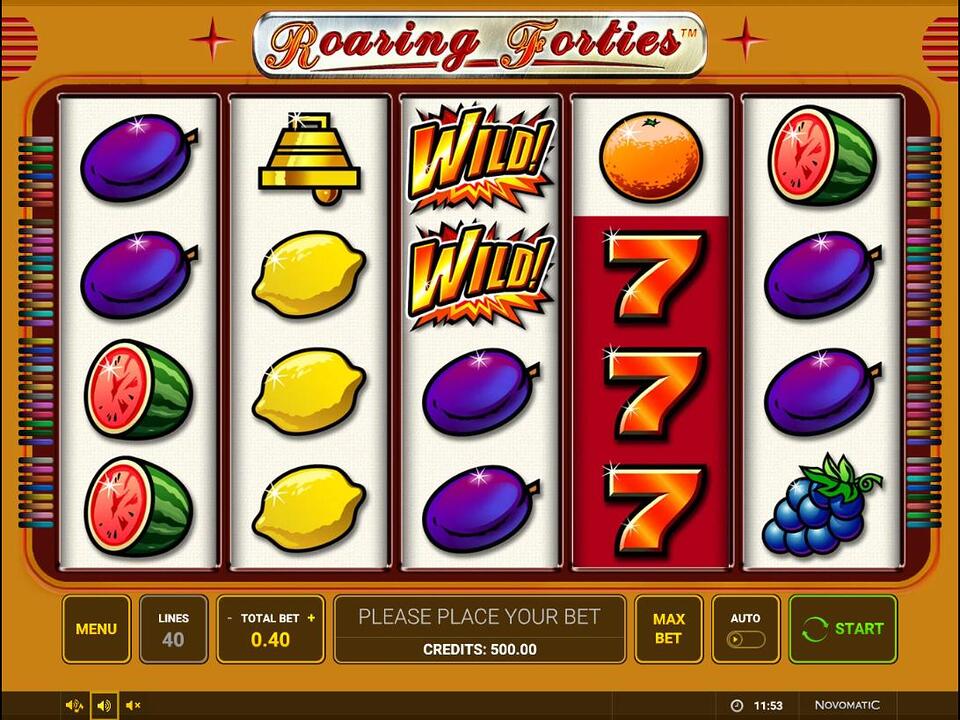Hit the green START button
The image size is (960, 720).
(842, 629)
